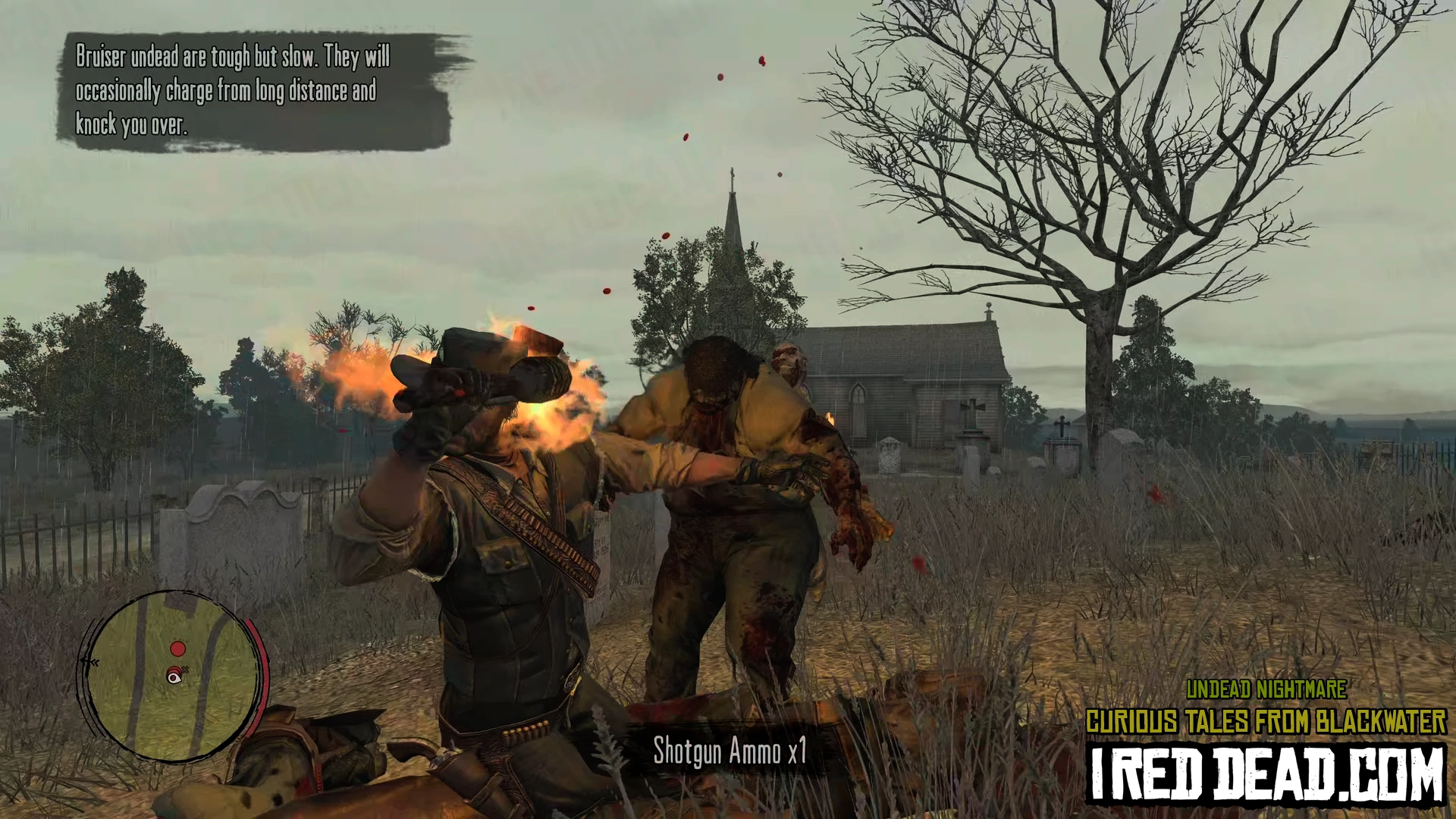Click the iRedDead.com watermark logo

tap(1266, 773)
